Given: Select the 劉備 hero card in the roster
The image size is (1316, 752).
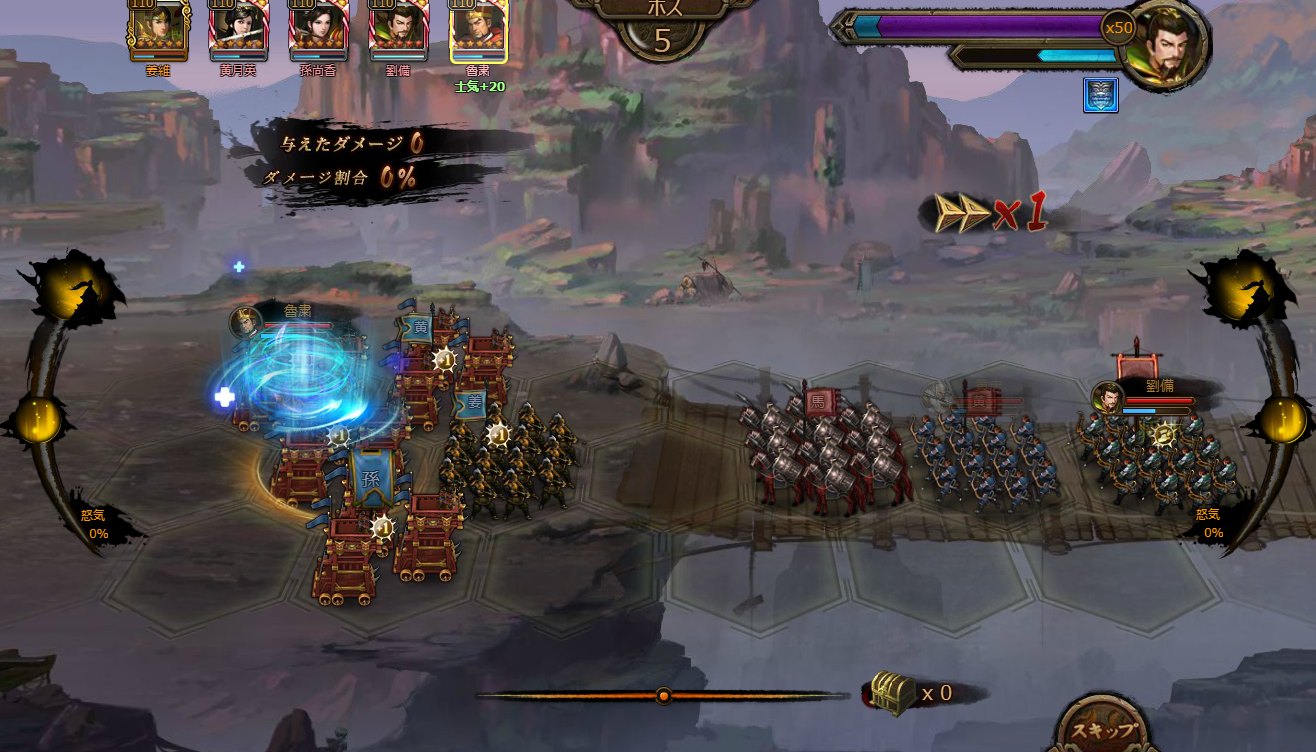Looking at the screenshot, I should 398,29.
